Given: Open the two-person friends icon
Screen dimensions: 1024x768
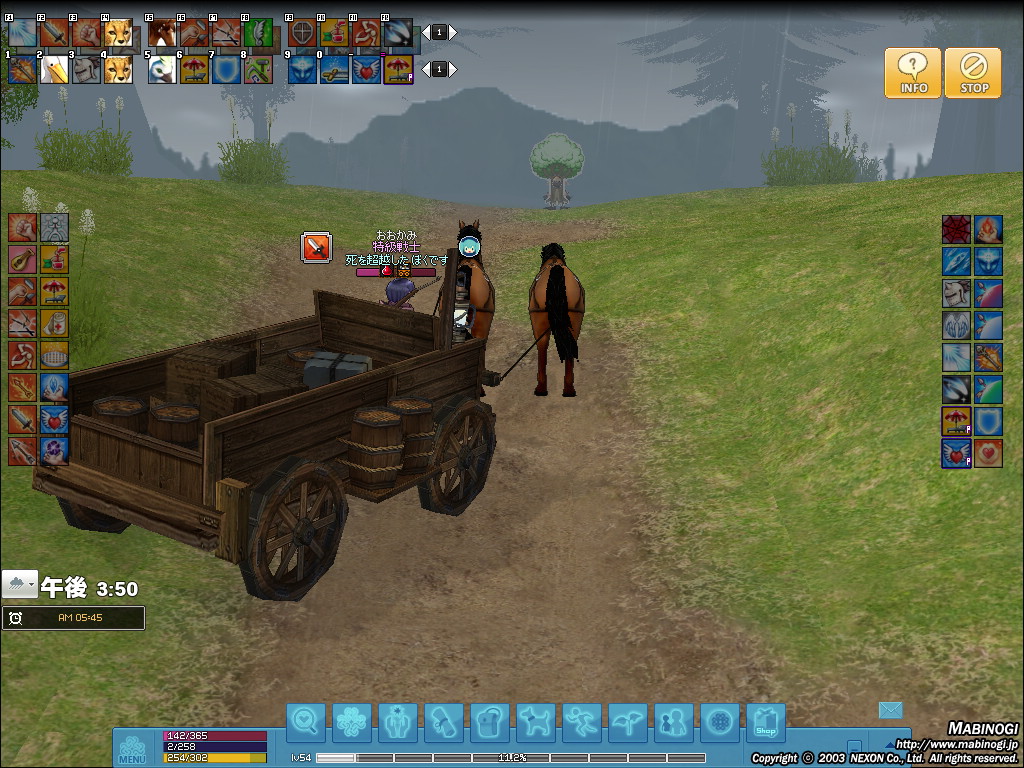Looking at the screenshot, I should point(673,722).
